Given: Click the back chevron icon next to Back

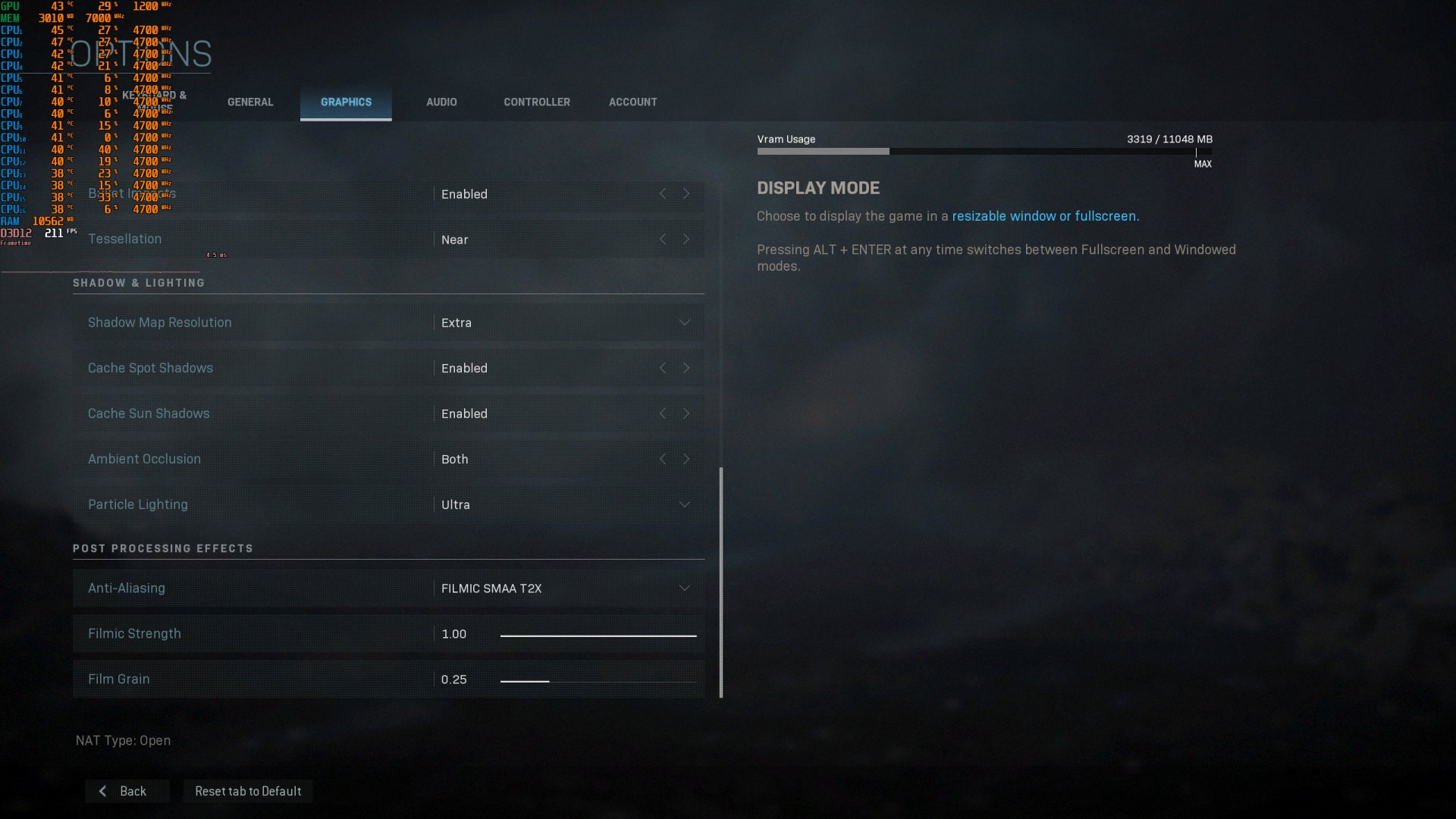Looking at the screenshot, I should click(x=102, y=791).
